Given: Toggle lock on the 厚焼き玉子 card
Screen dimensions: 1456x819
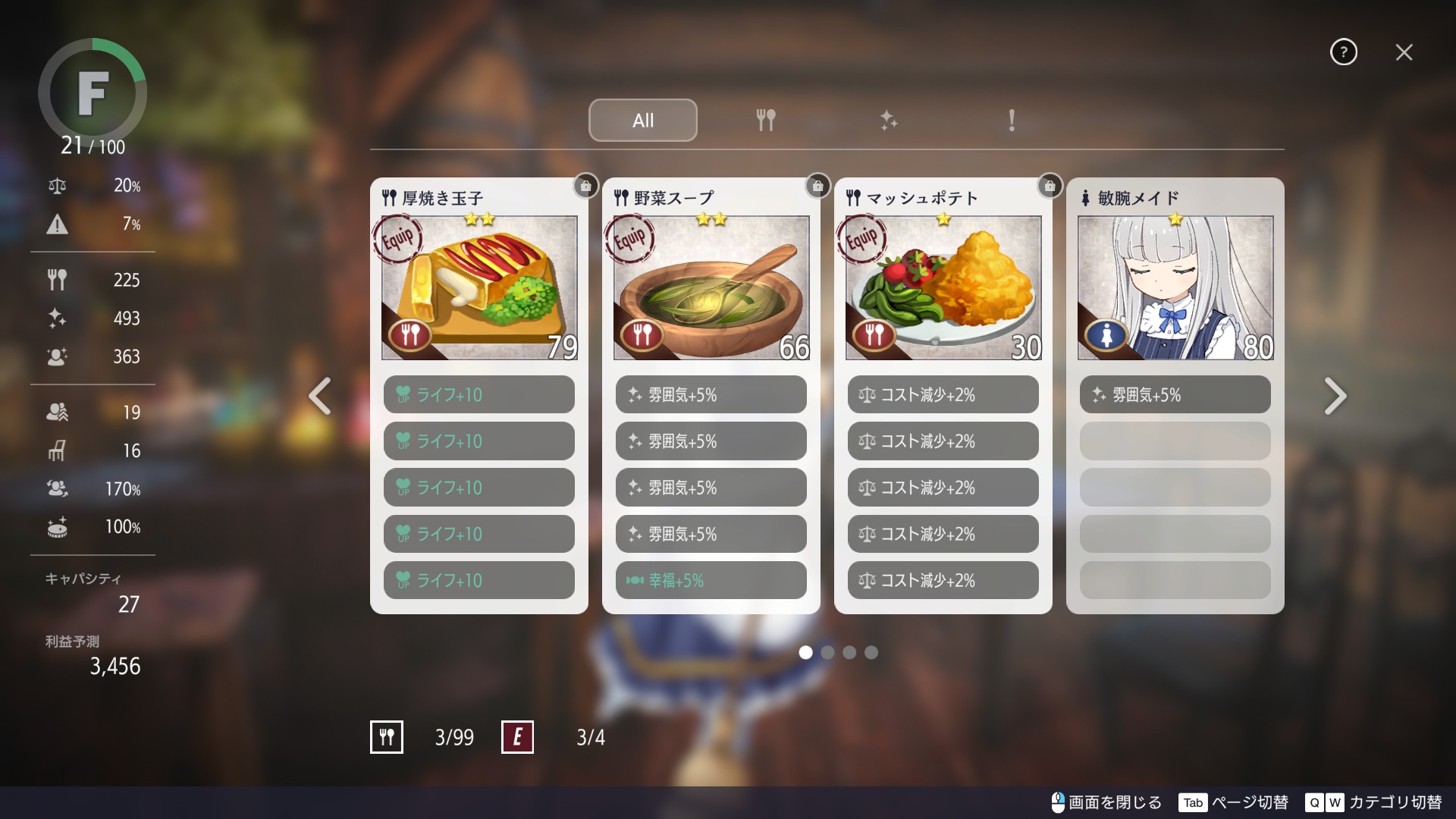Looking at the screenshot, I should click(x=585, y=186).
